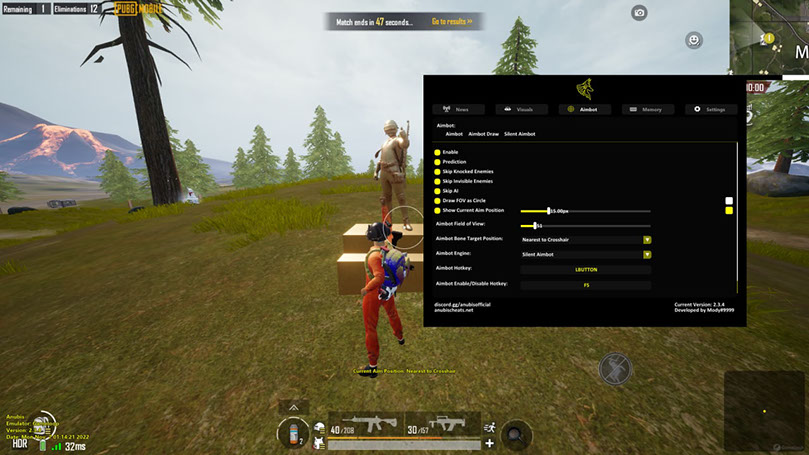This screenshot has width=809, height=455.
Task: Use the canister item slot
Action: click(293, 433)
